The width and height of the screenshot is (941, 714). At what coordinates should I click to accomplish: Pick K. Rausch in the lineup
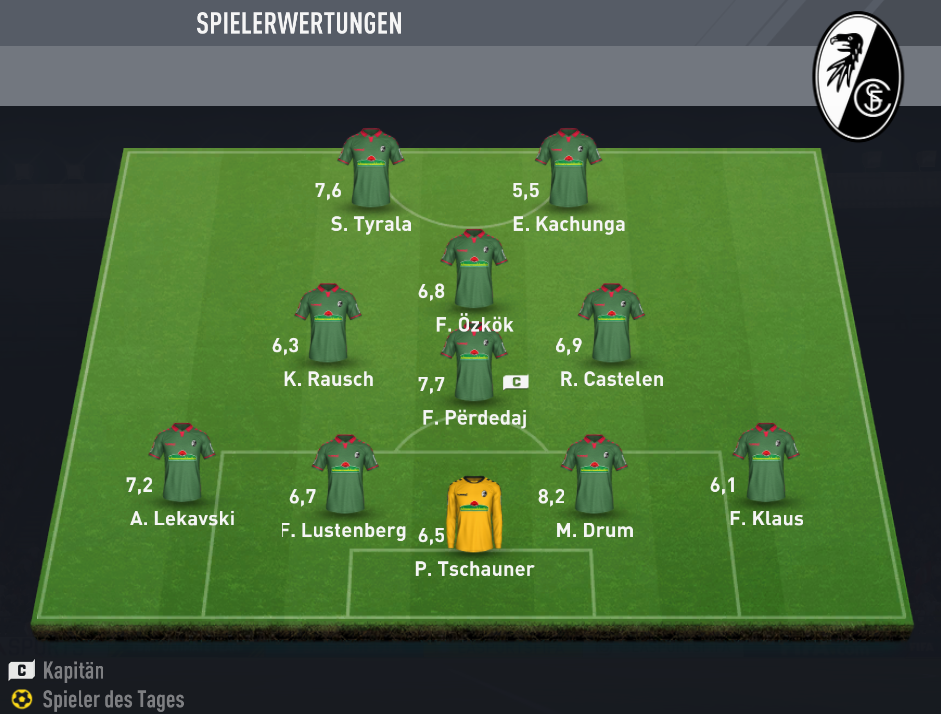327,324
